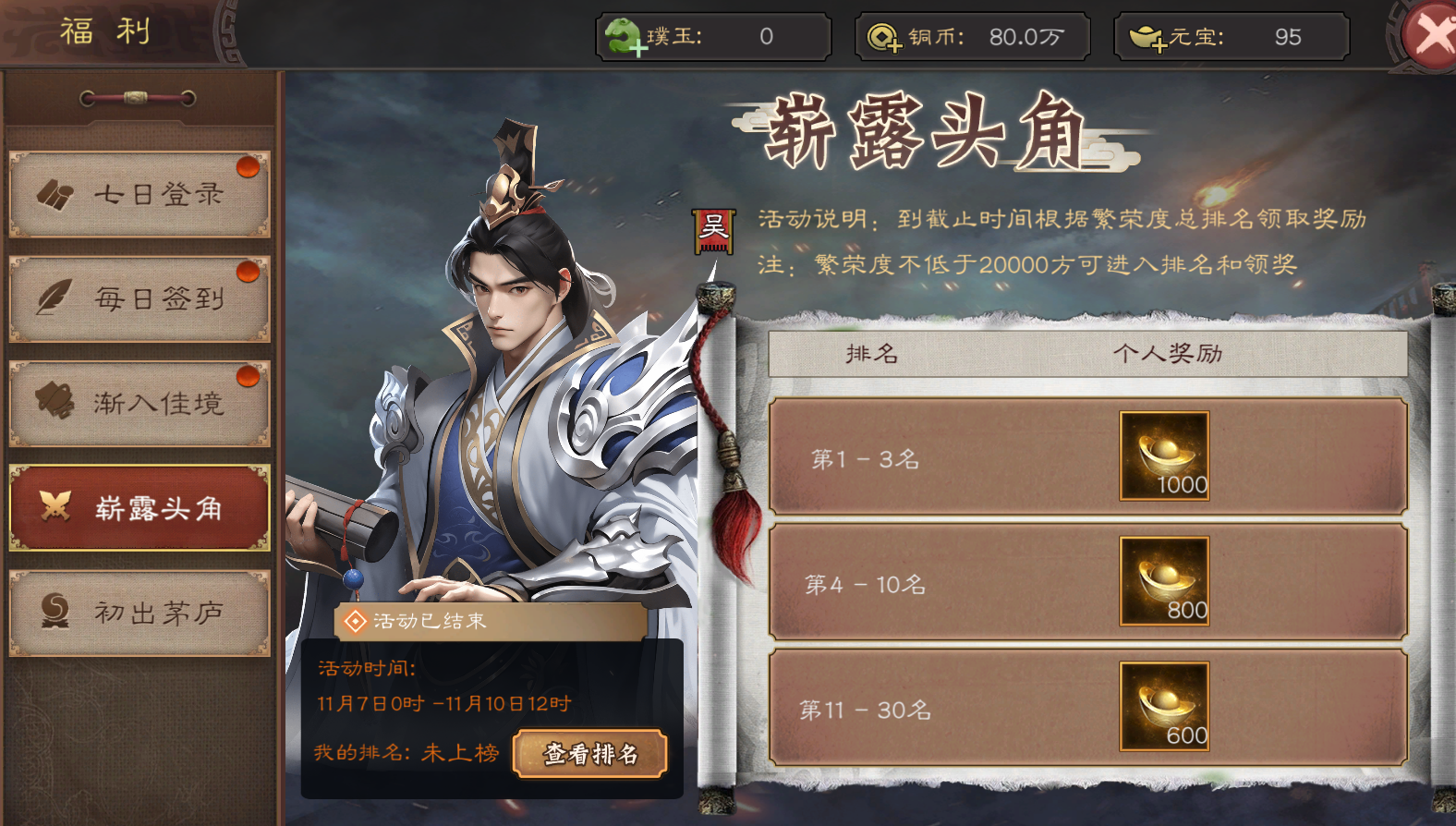Open the 查看排名 ranking view
Viewport: 1456px width, 826px height.
click(x=590, y=754)
